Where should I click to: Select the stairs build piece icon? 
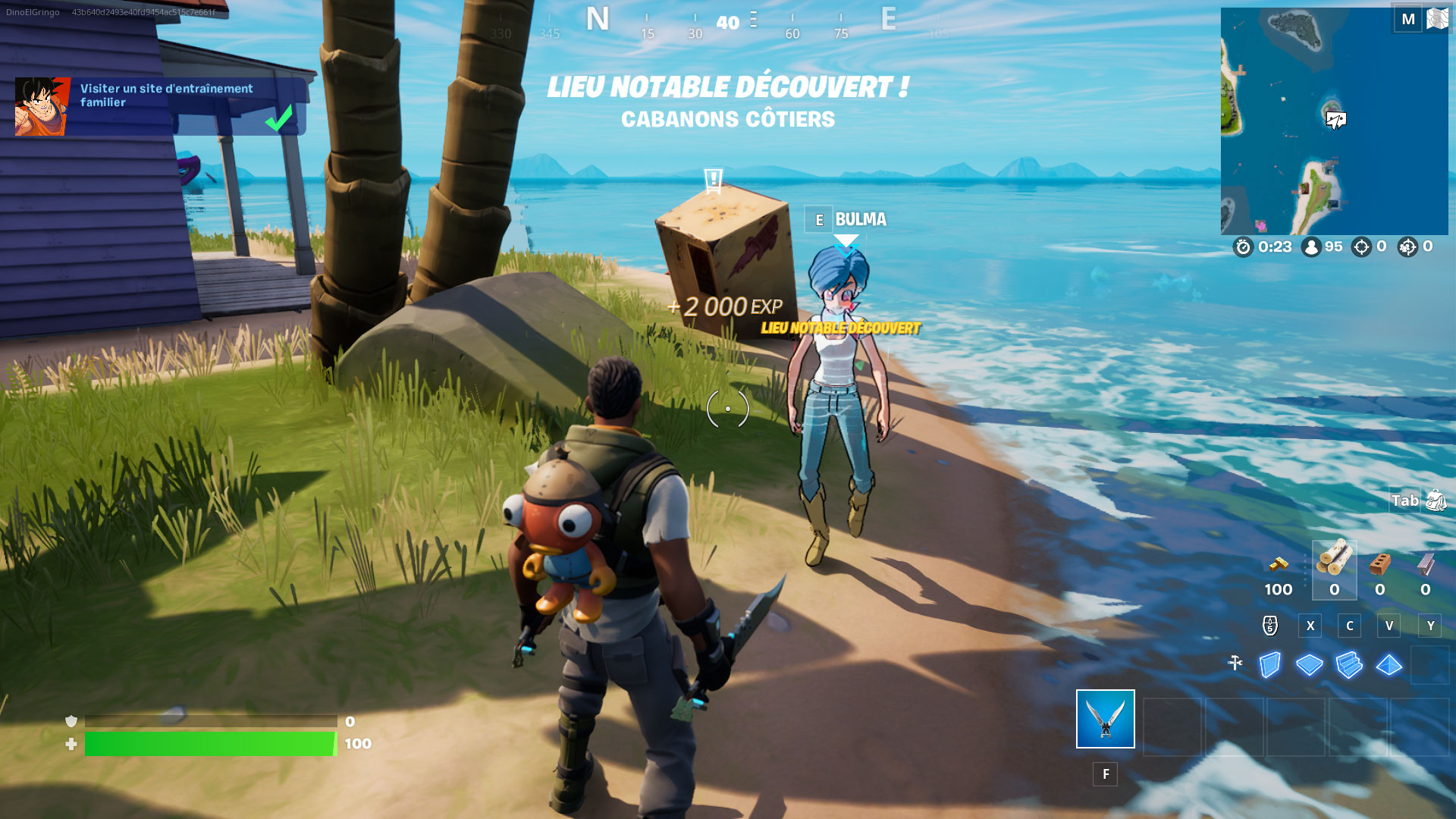tap(1348, 666)
